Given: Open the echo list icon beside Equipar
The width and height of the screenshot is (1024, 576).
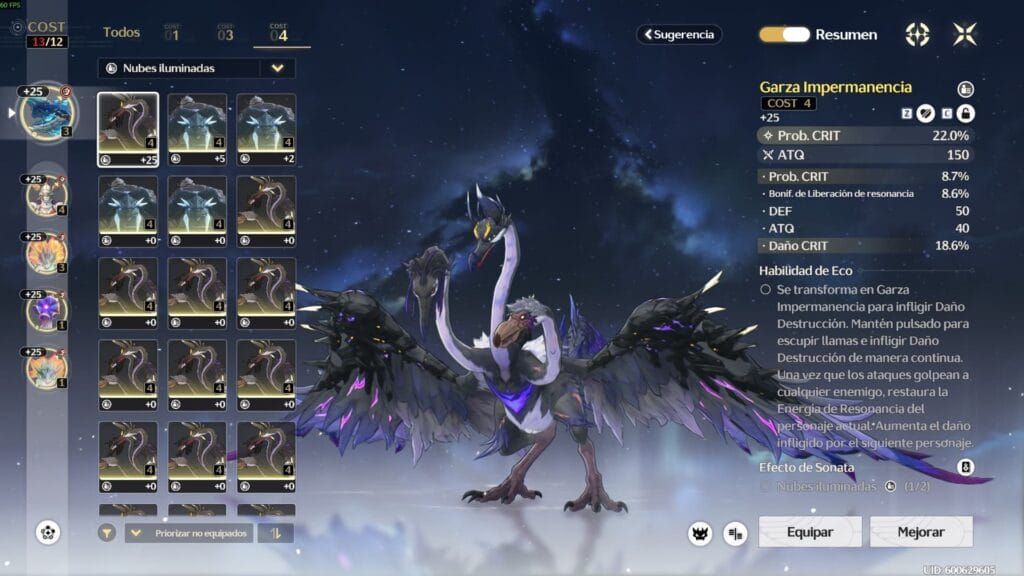Looking at the screenshot, I should click(736, 533).
